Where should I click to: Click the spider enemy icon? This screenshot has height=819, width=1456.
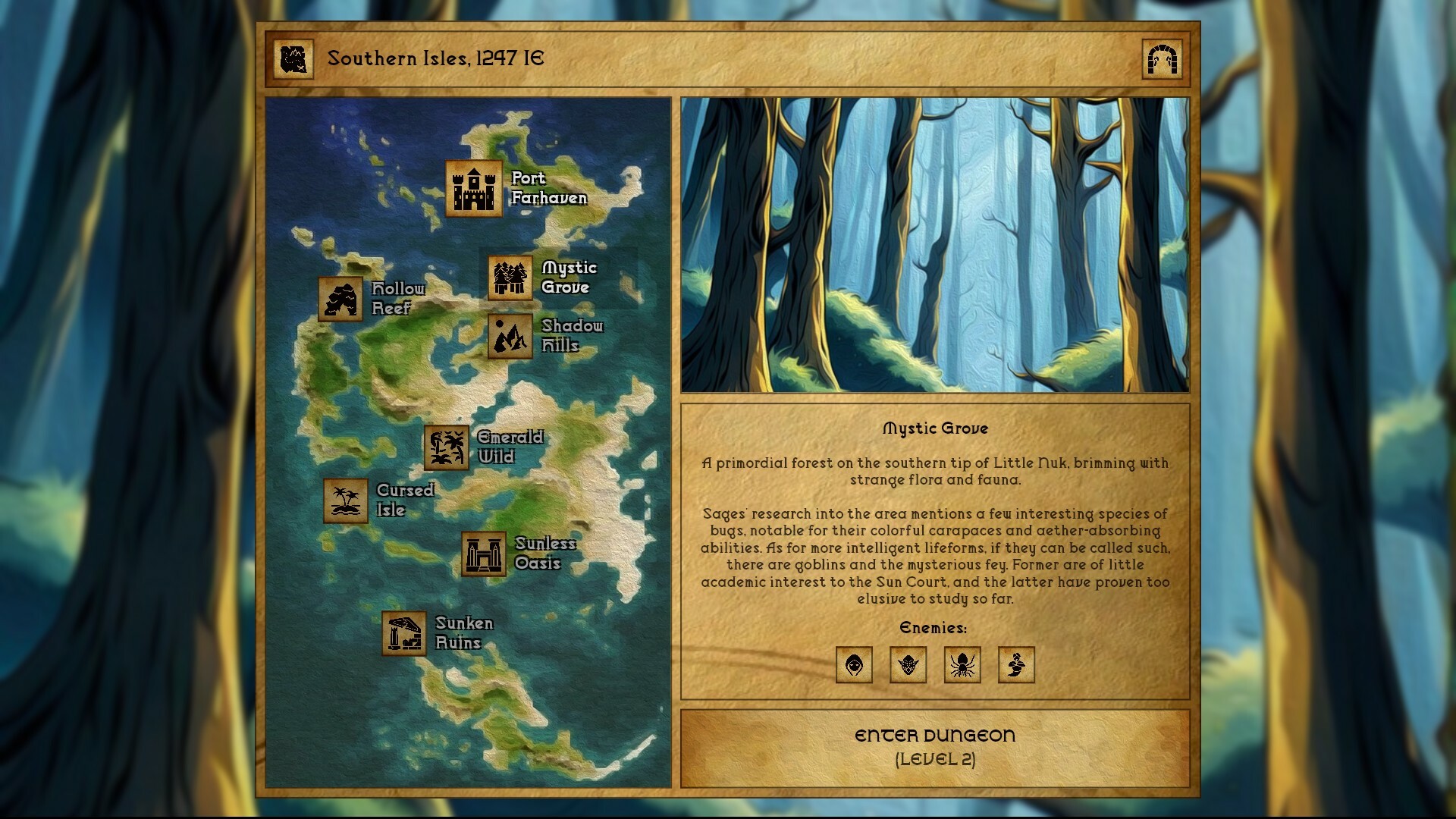click(962, 665)
